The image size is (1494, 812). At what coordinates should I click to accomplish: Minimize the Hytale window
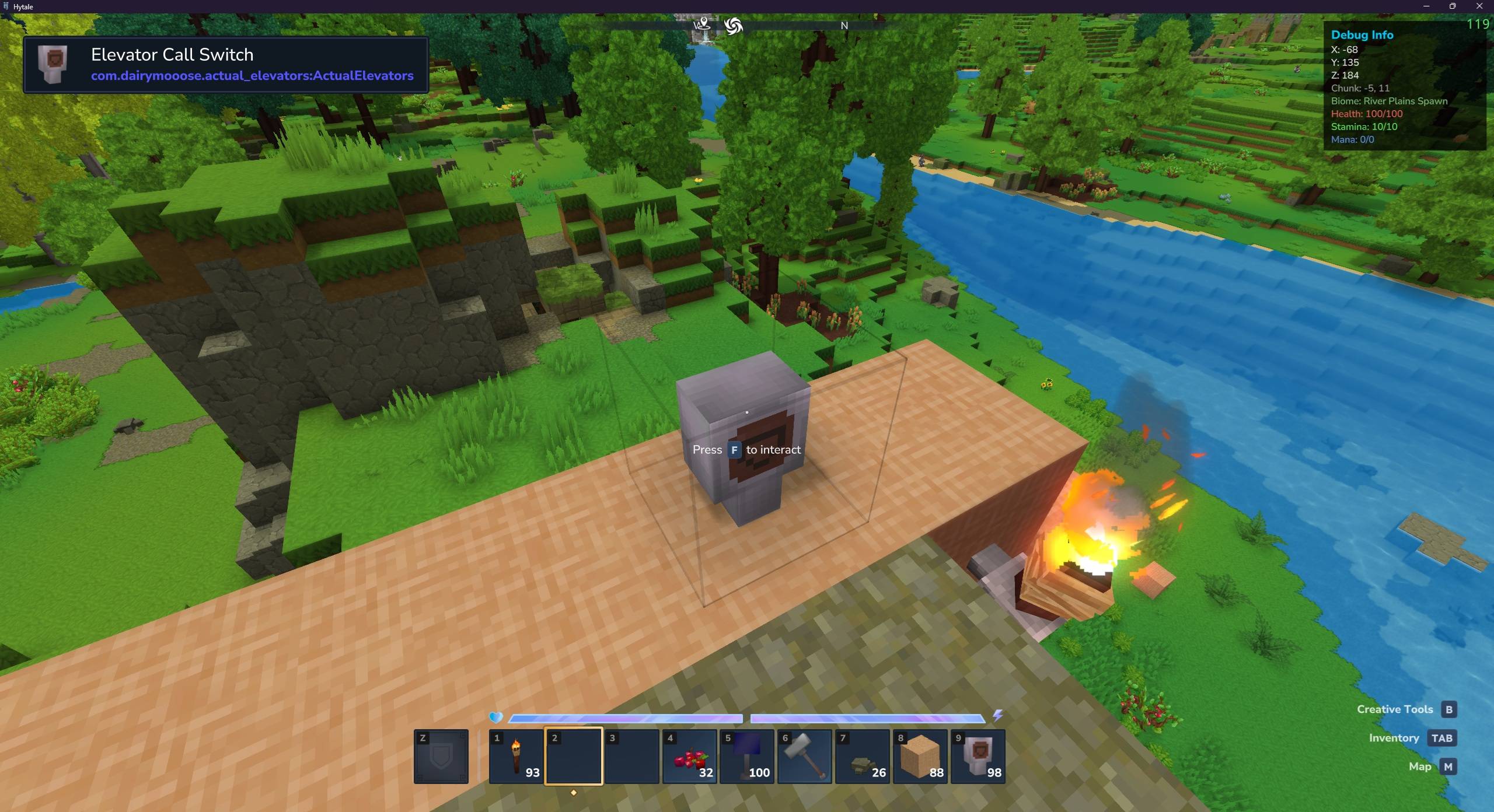point(1426,6)
